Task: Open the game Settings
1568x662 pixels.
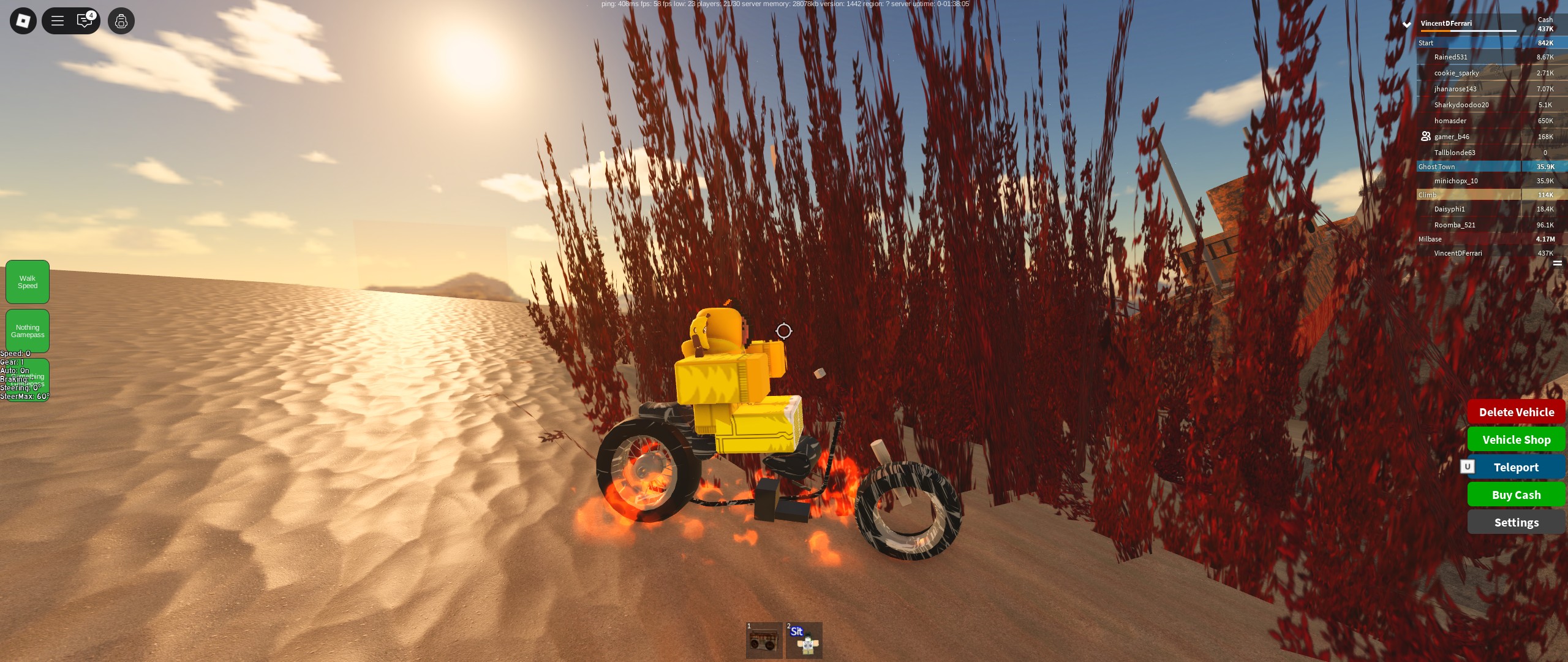Action: click(x=1516, y=522)
